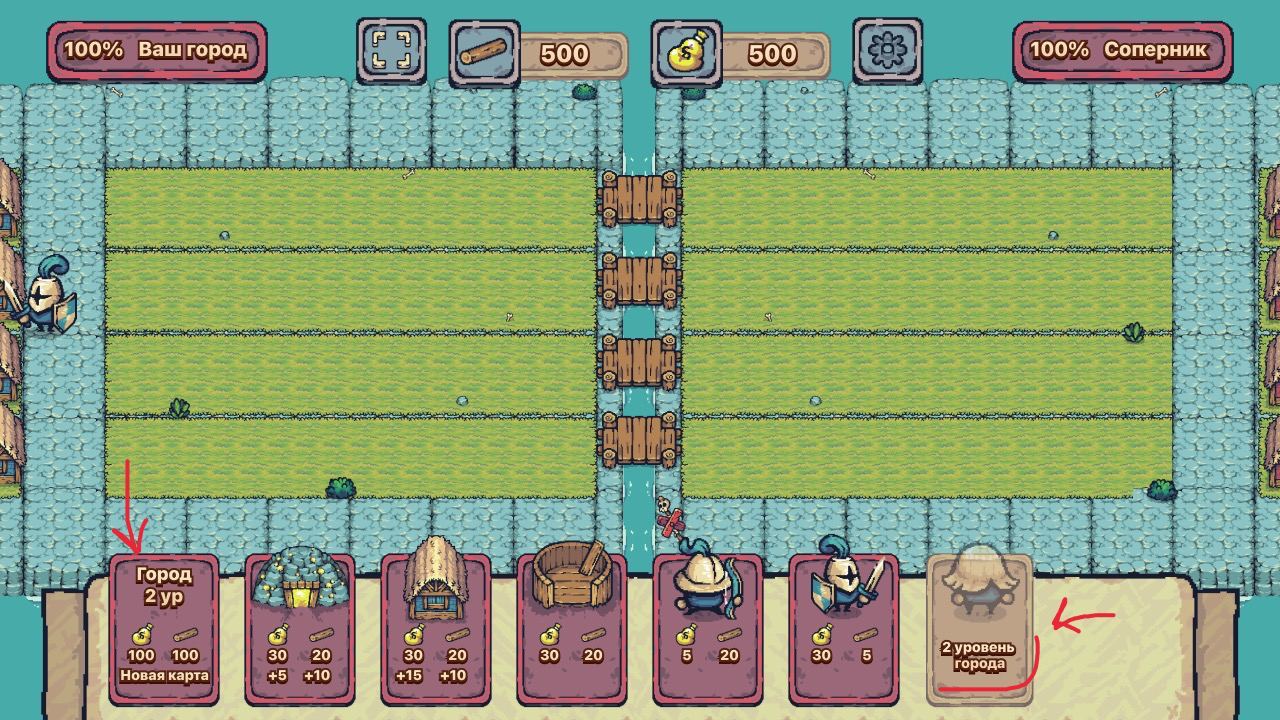Buy the Город 2 ур upgrade card

click(x=164, y=628)
